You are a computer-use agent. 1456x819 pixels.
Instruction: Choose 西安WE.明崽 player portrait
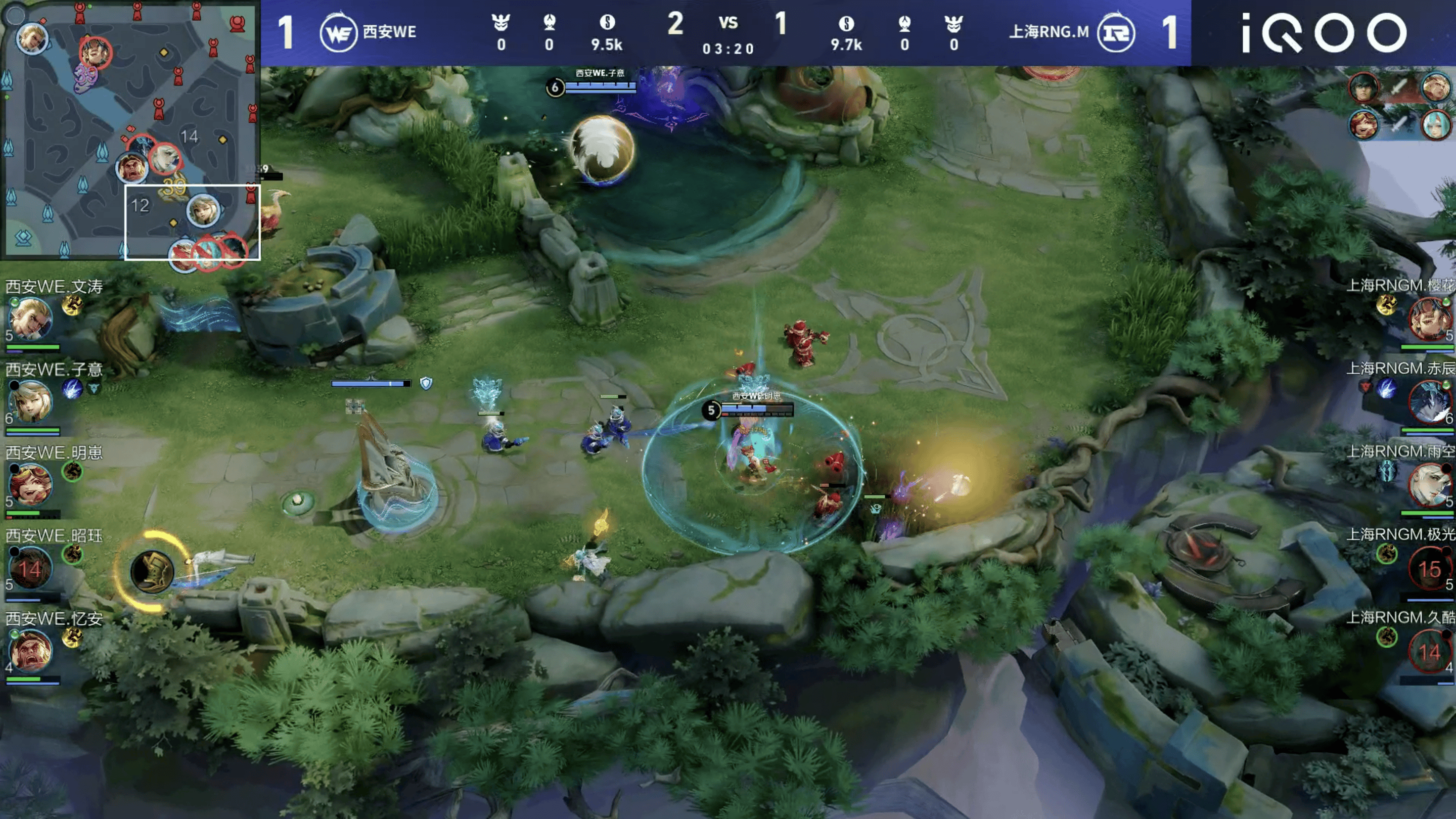click(x=30, y=484)
